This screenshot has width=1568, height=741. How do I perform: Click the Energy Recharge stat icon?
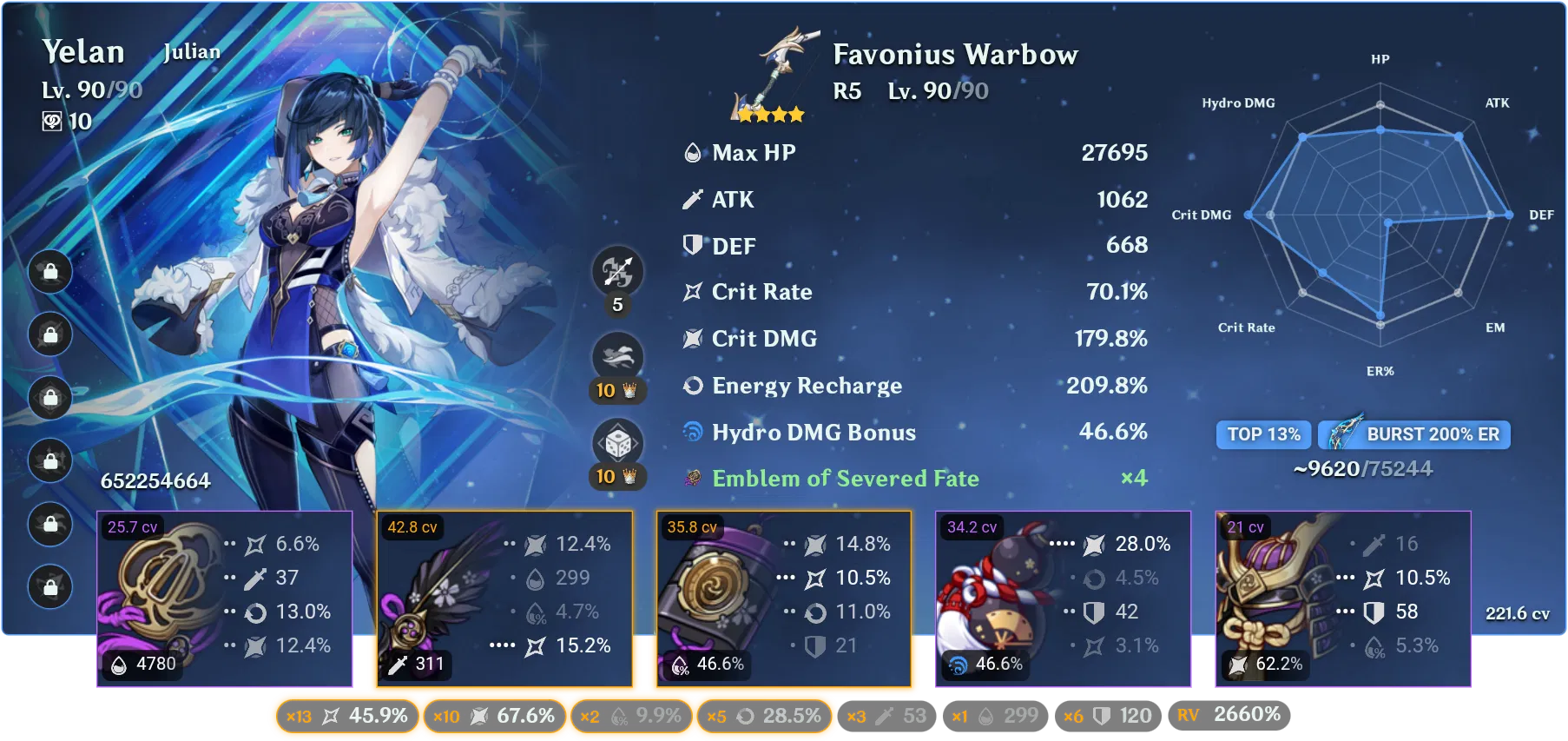click(x=691, y=386)
